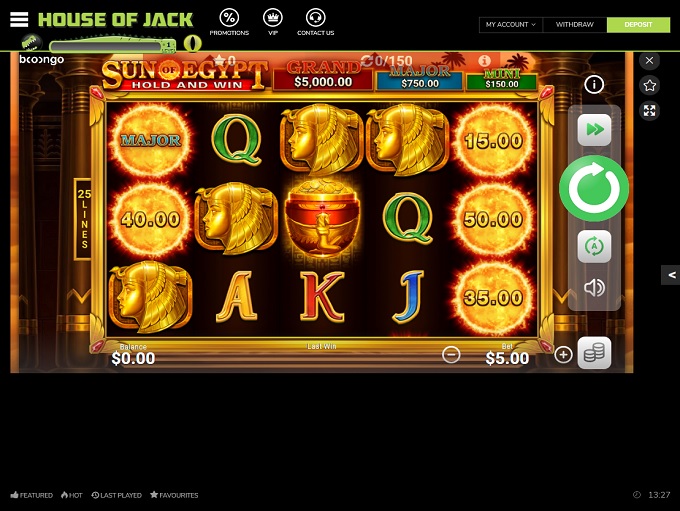Decrease the bet with the minus button
This screenshot has height=511, width=680.
tap(451, 354)
